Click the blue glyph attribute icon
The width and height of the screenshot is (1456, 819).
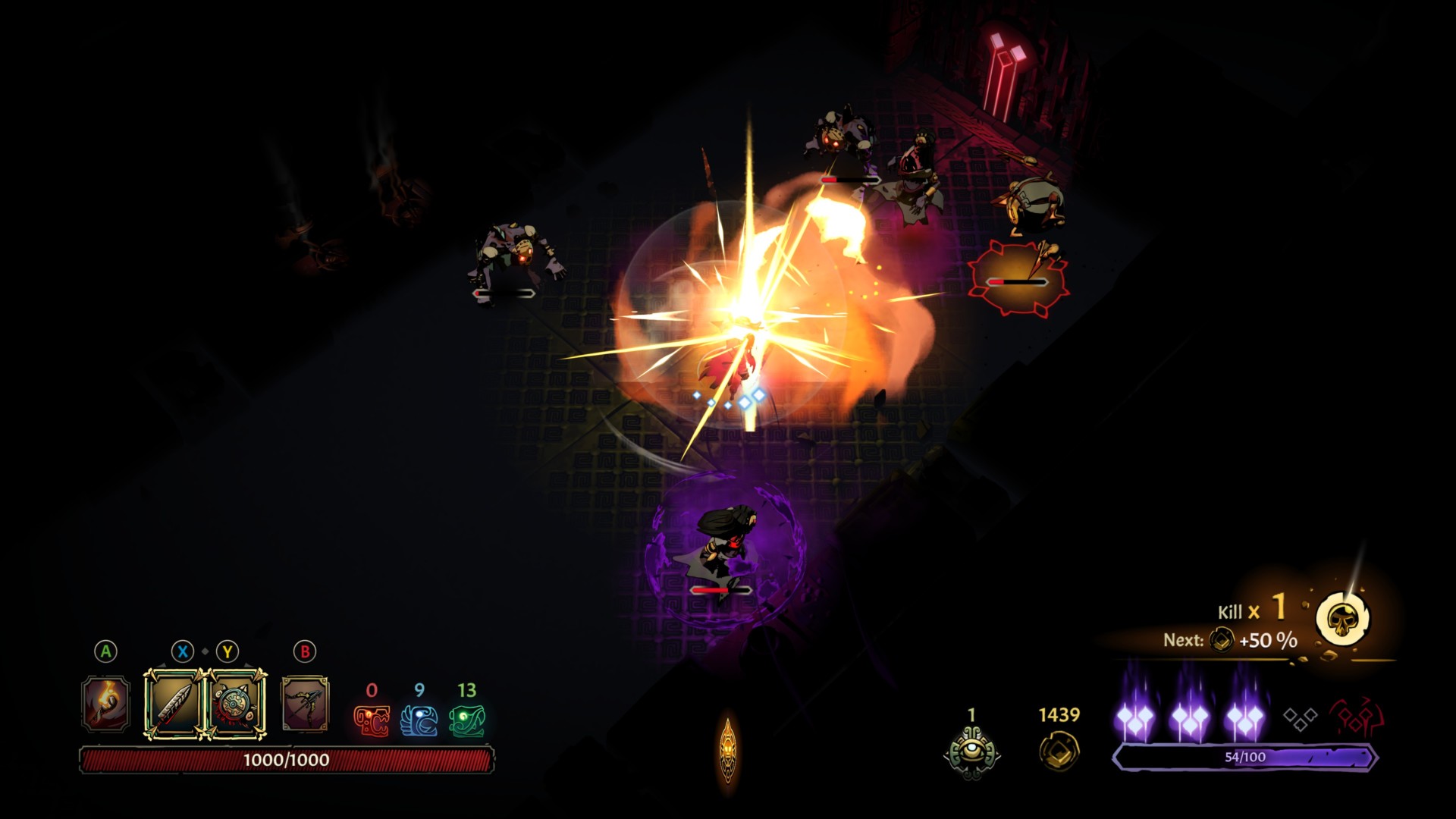(x=419, y=720)
